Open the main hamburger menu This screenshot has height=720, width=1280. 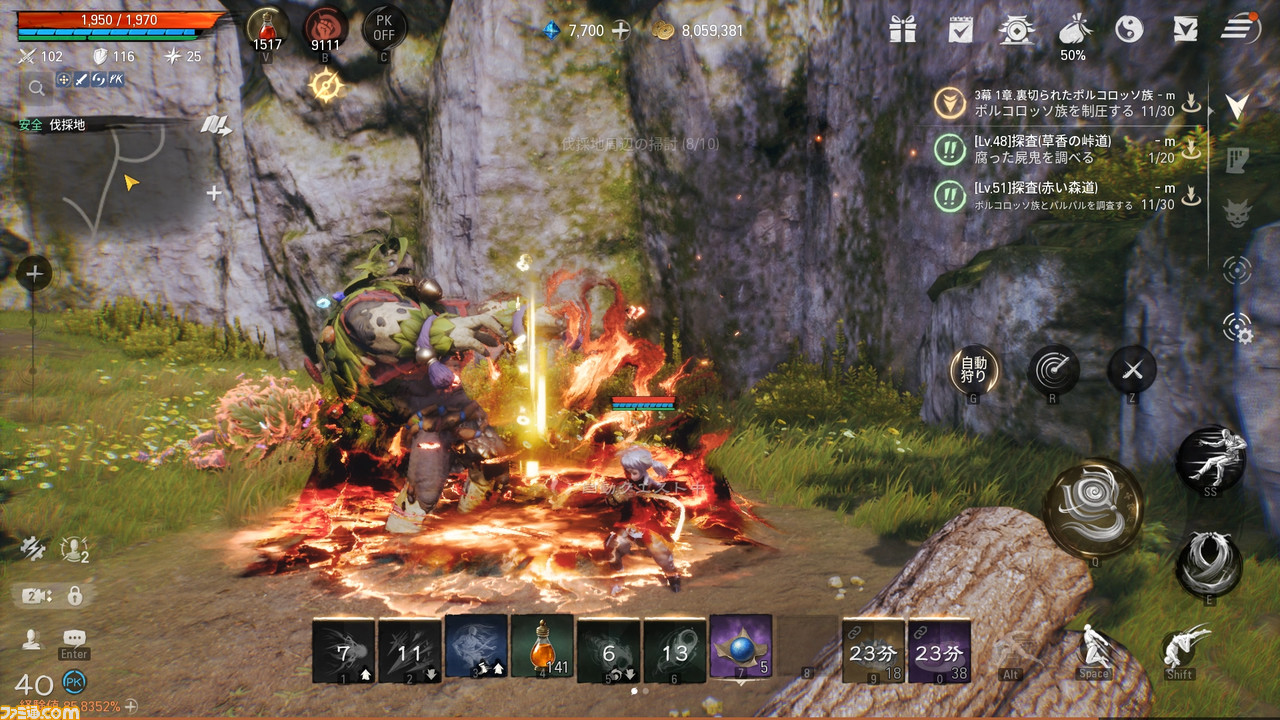(x=1240, y=28)
